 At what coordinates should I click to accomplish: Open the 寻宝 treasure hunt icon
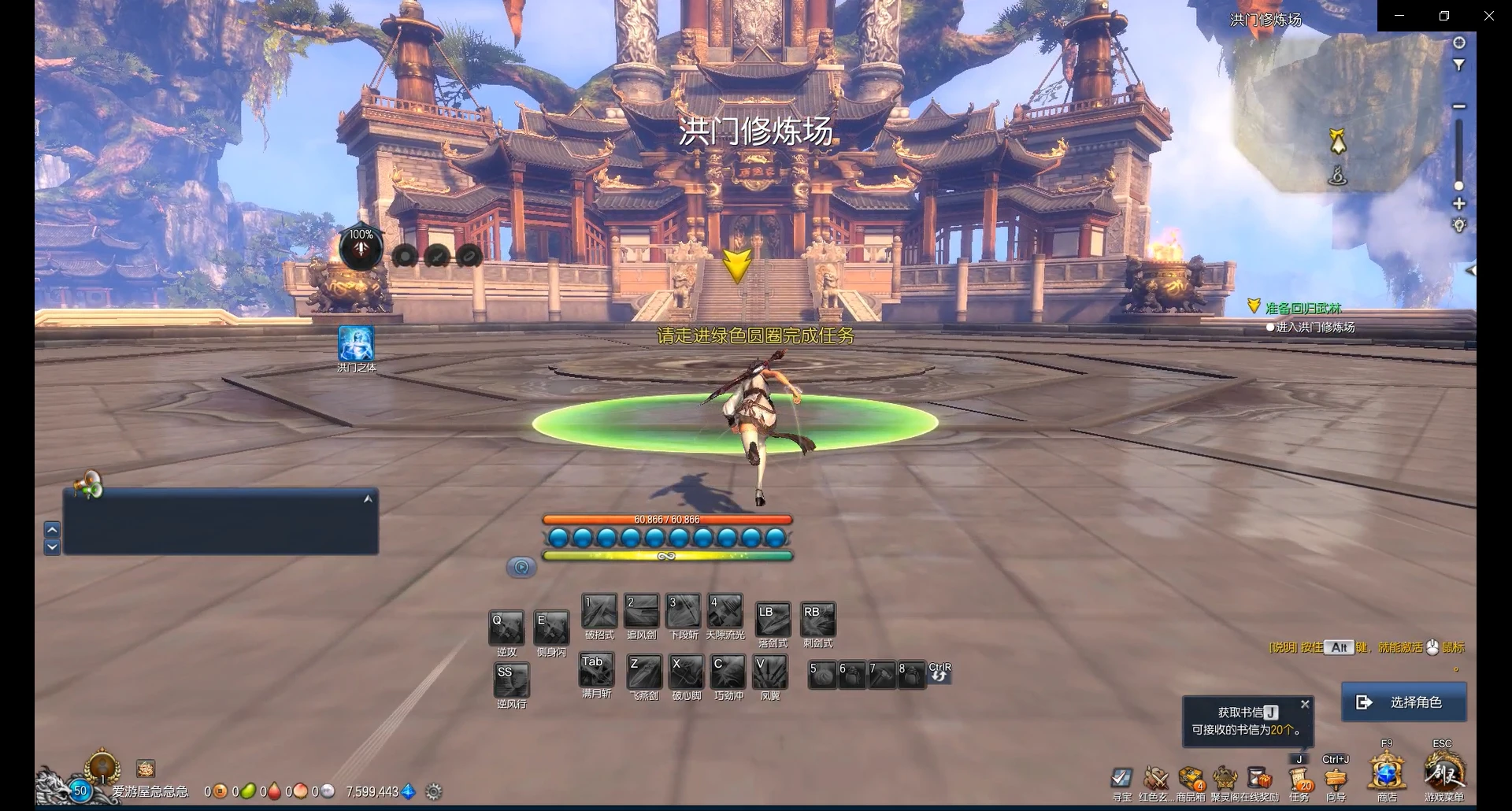1121,778
